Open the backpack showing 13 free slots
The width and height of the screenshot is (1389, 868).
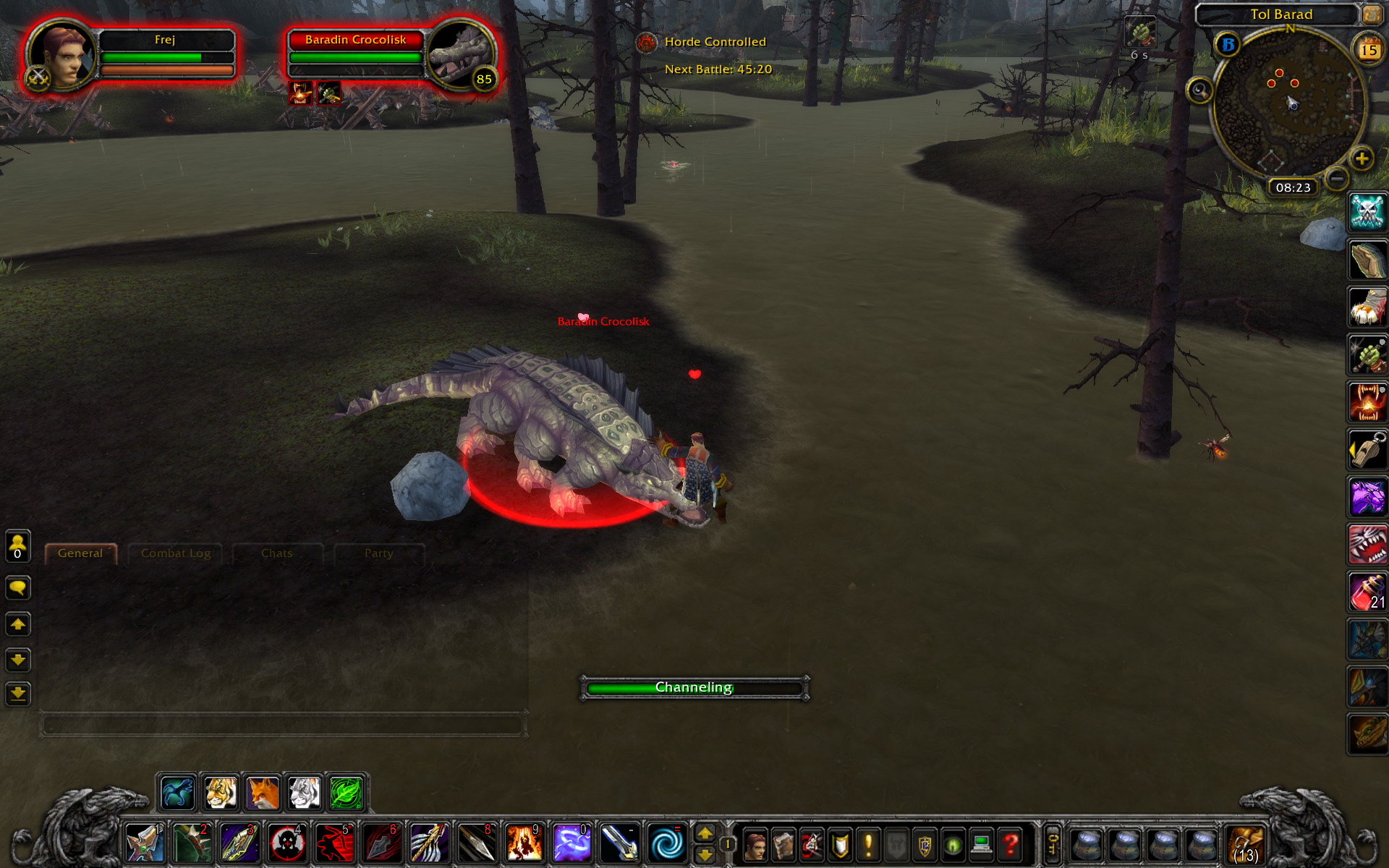pos(1245,844)
